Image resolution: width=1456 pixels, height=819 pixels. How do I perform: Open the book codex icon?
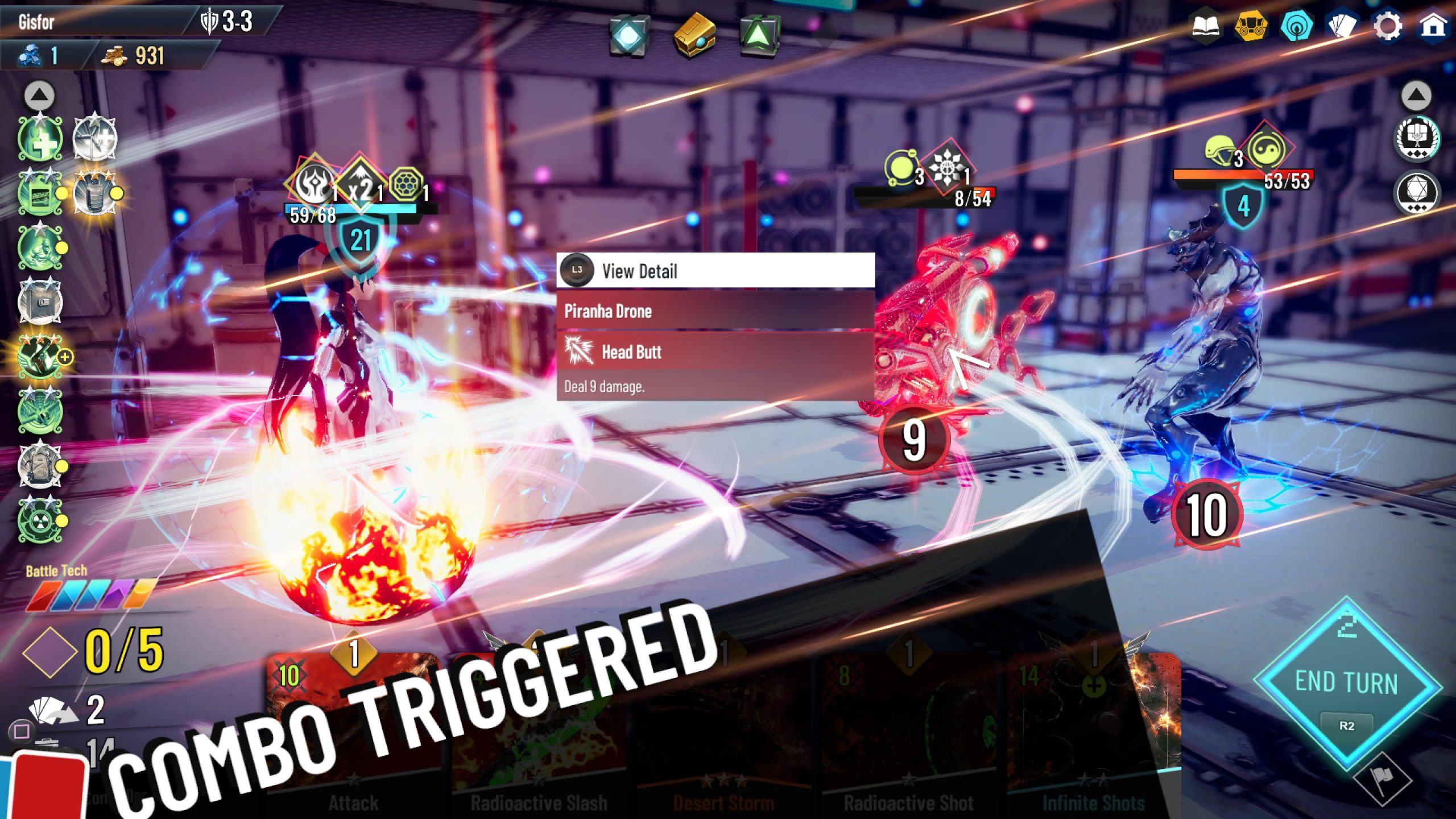click(x=1206, y=26)
